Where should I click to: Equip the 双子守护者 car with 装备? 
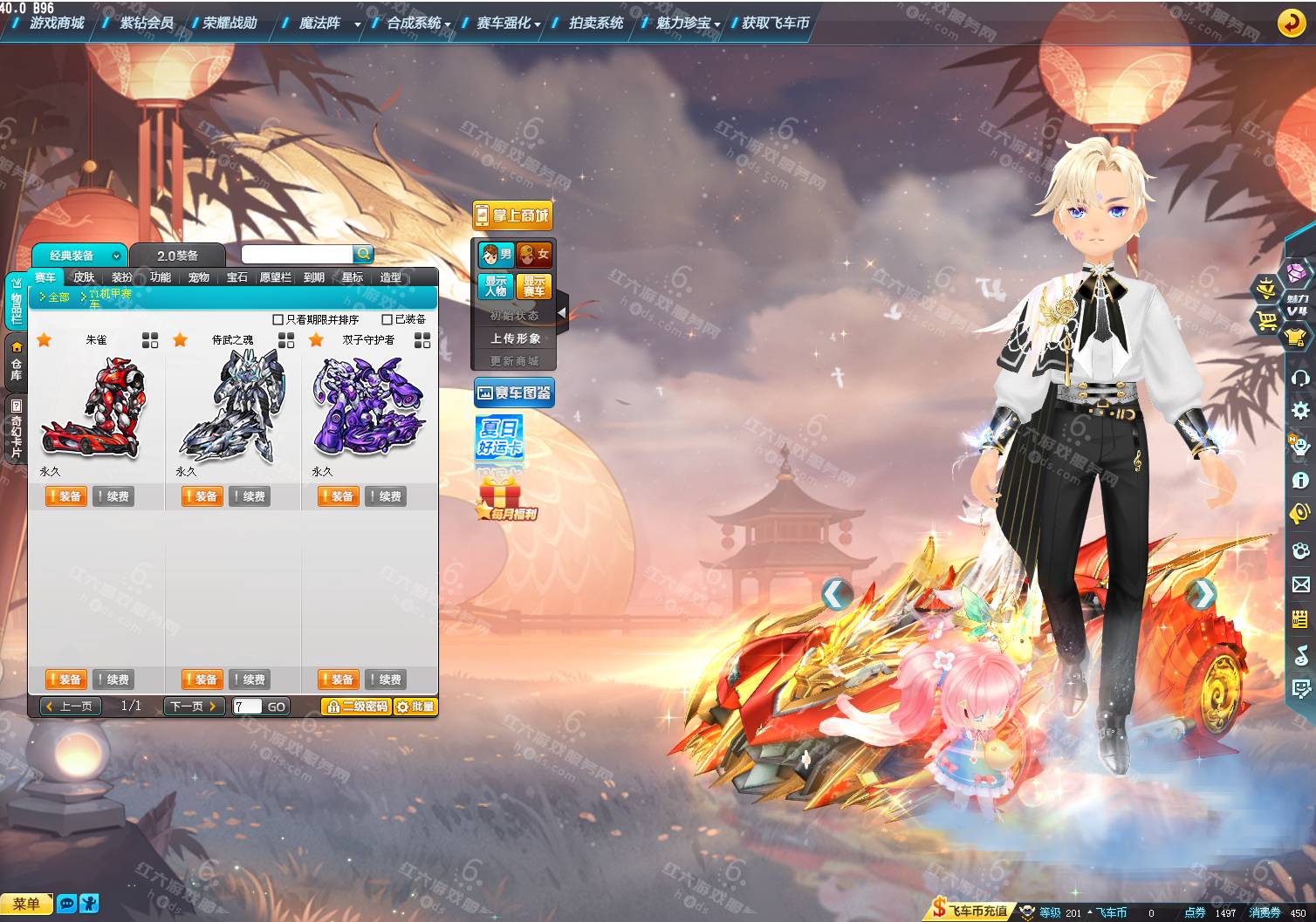coord(337,496)
